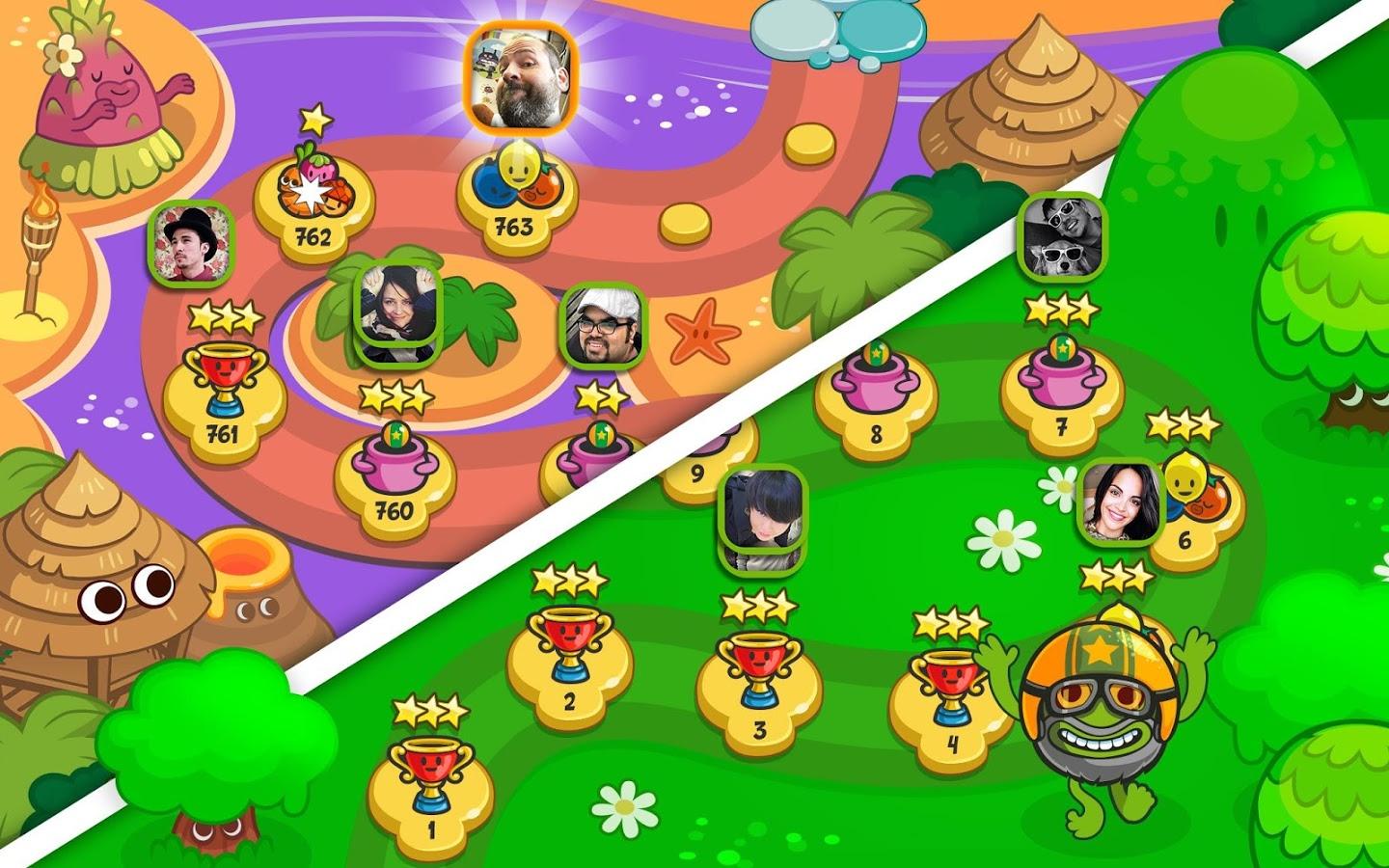The width and height of the screenshot is (1389, 868).
Task: Open level 1 trophy node
Action: 431,791
